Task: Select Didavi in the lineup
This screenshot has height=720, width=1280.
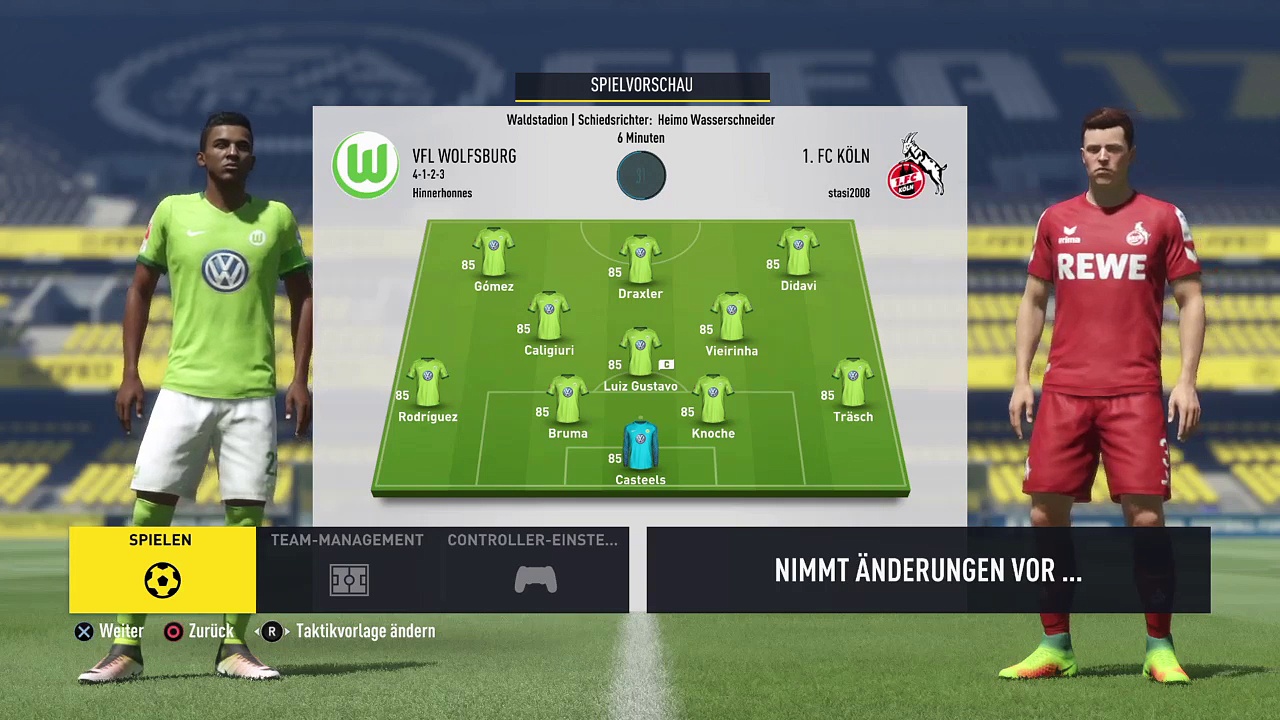Action: click(798, 252)
